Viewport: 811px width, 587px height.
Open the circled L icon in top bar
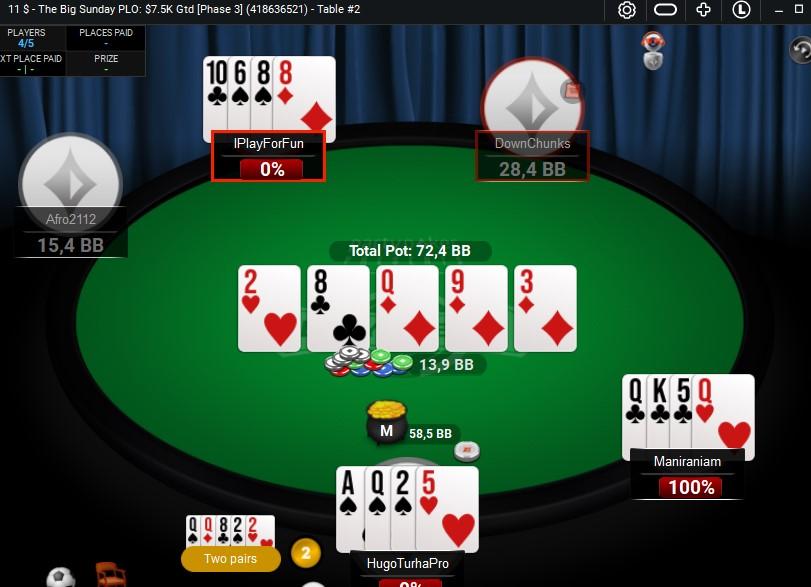pos(741,10)
